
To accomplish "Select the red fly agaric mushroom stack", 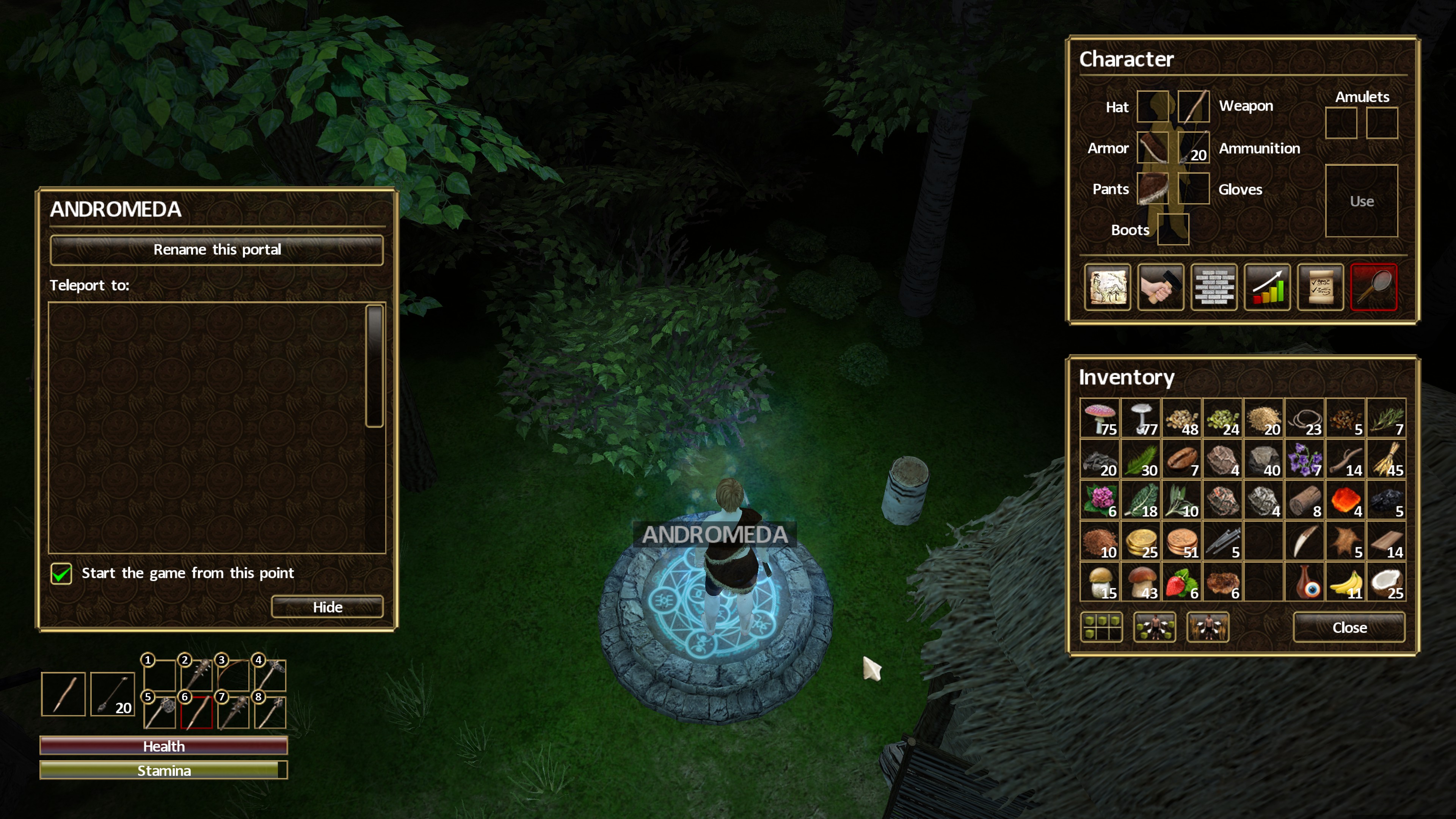I will click(x=1100, y=418).
